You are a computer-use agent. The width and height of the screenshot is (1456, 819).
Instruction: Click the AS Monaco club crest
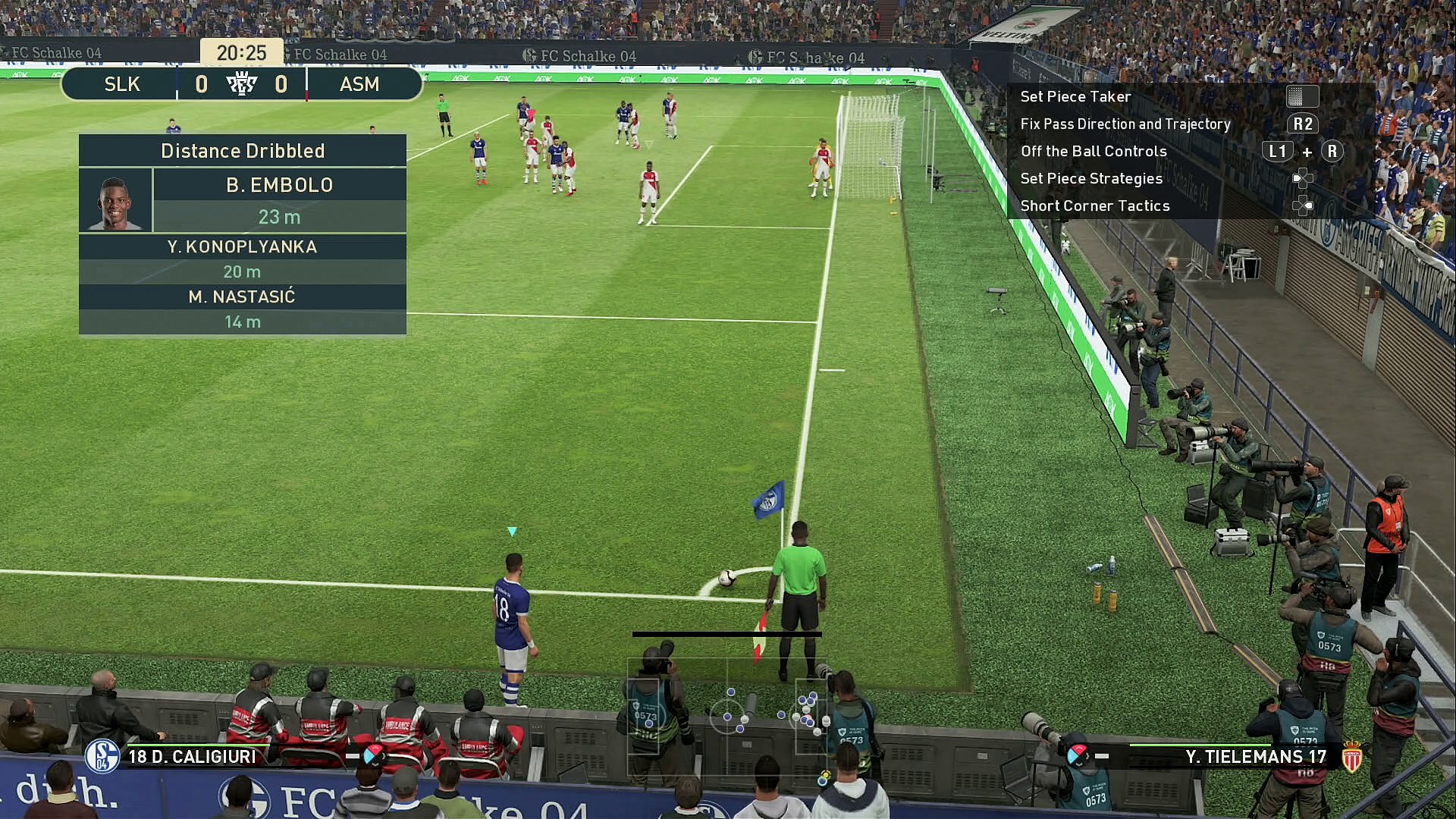point(1351,756)
